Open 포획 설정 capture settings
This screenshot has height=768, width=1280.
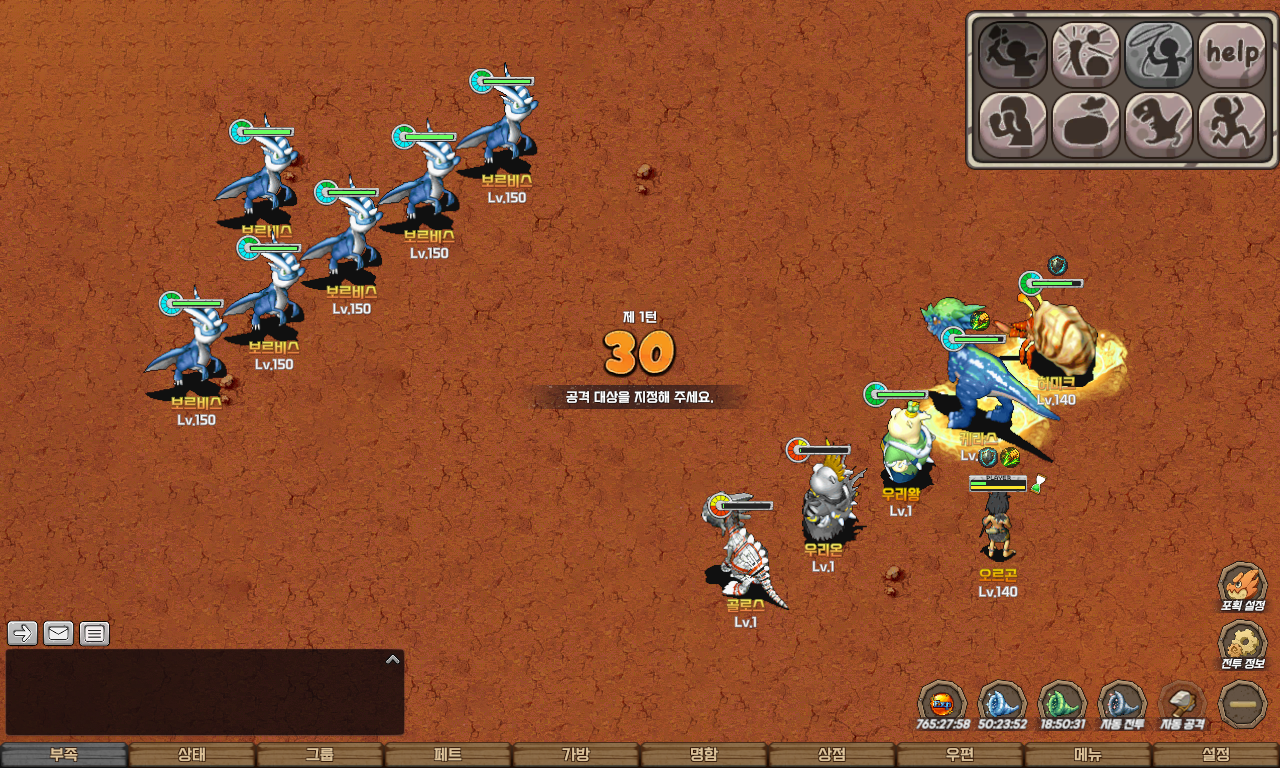click(1242, 587)
